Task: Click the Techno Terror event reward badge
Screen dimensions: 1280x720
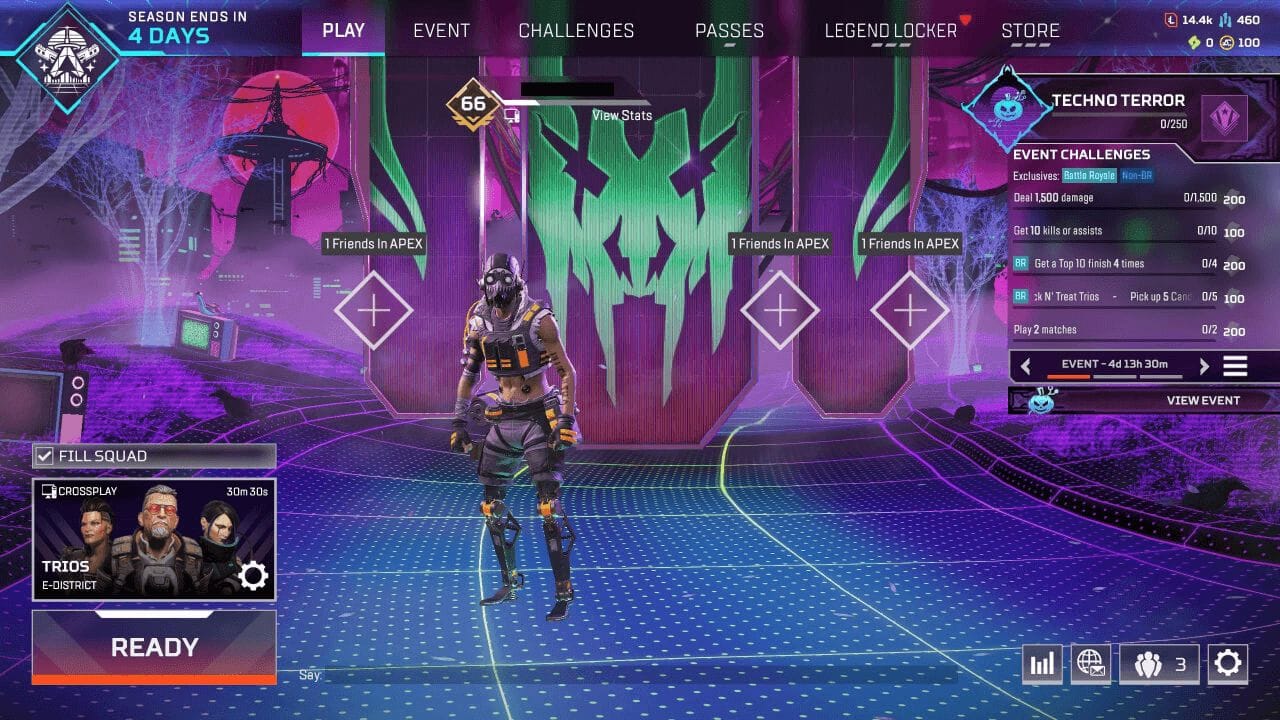Action: click(1224, 117)
